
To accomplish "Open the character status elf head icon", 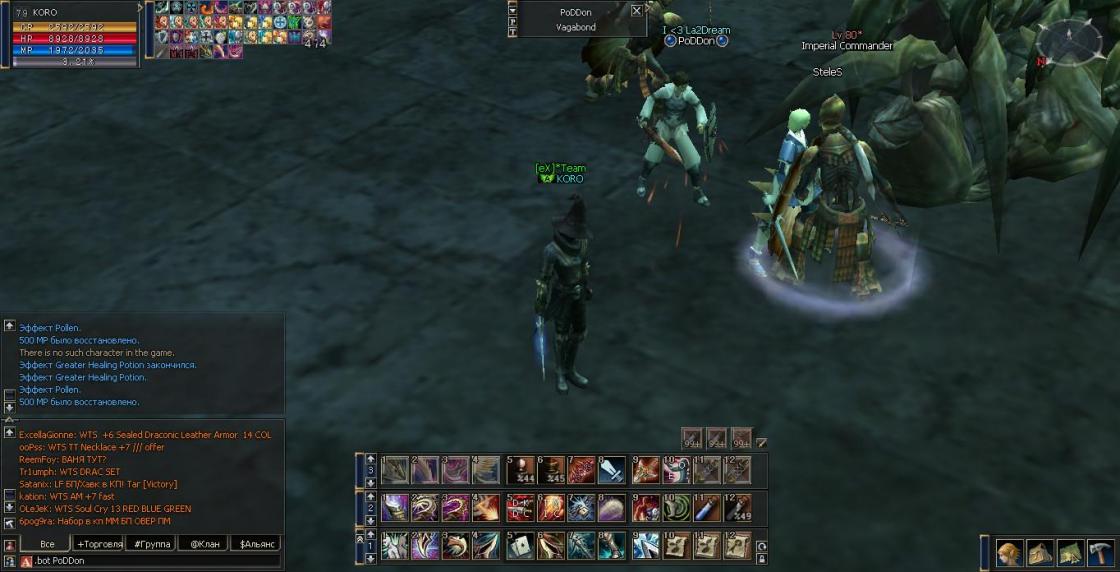I will point(1011,553).
